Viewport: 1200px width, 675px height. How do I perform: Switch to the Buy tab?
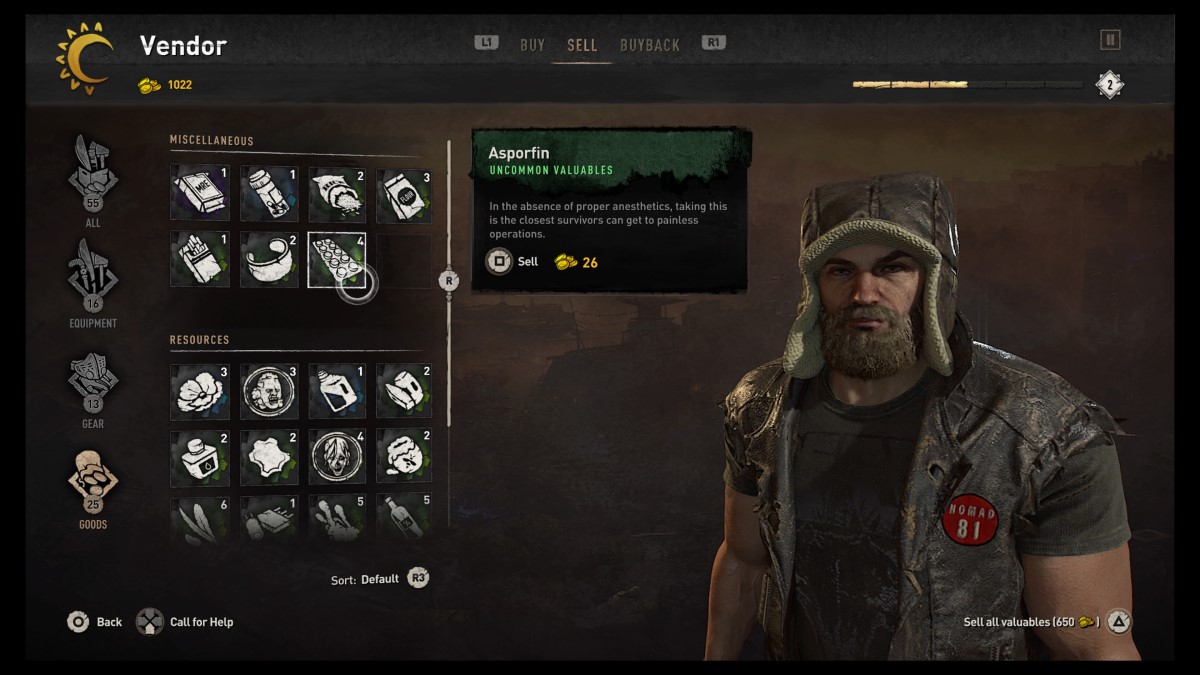(532, 45)
